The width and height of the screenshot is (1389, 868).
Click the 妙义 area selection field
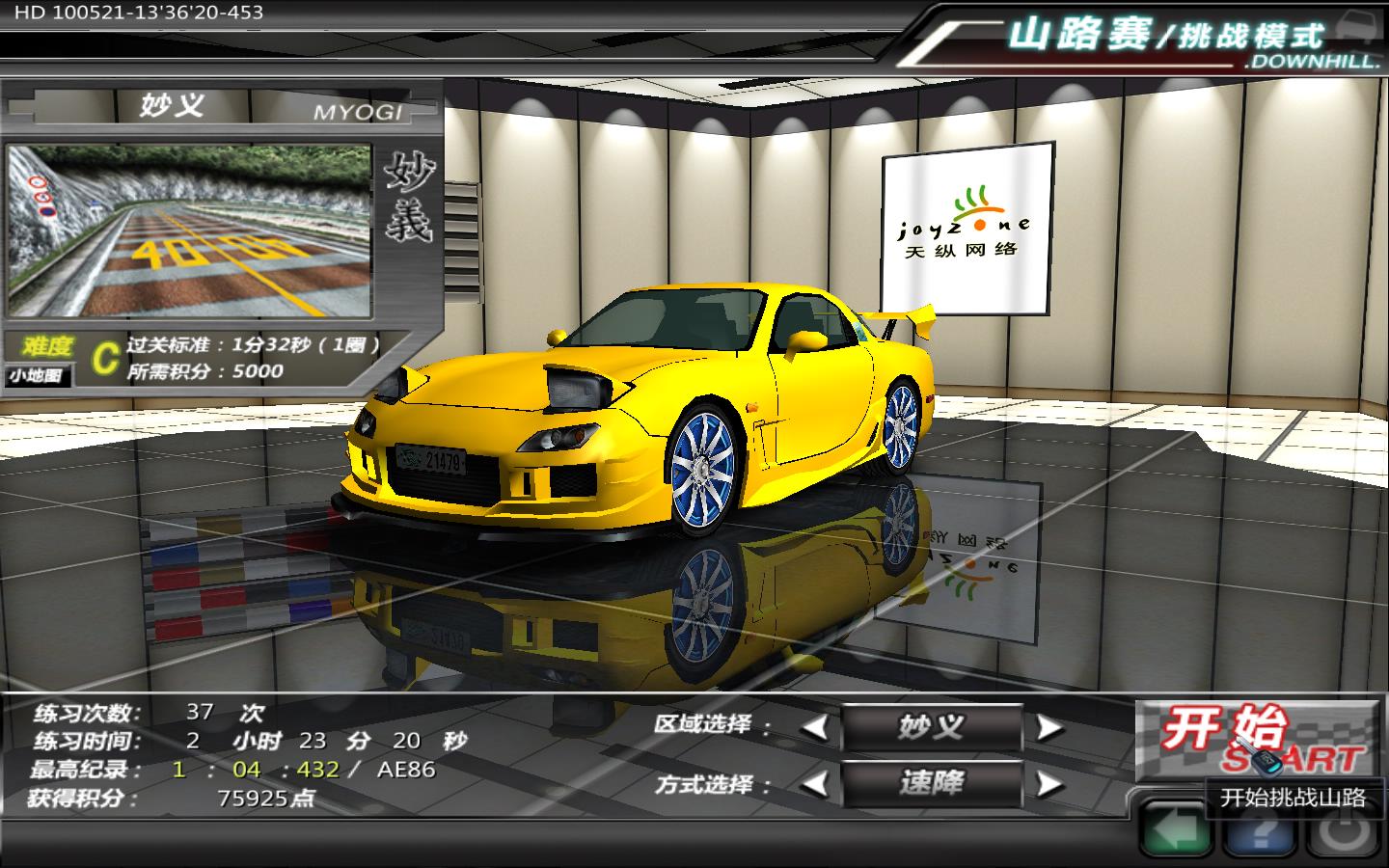coord(931,727)
